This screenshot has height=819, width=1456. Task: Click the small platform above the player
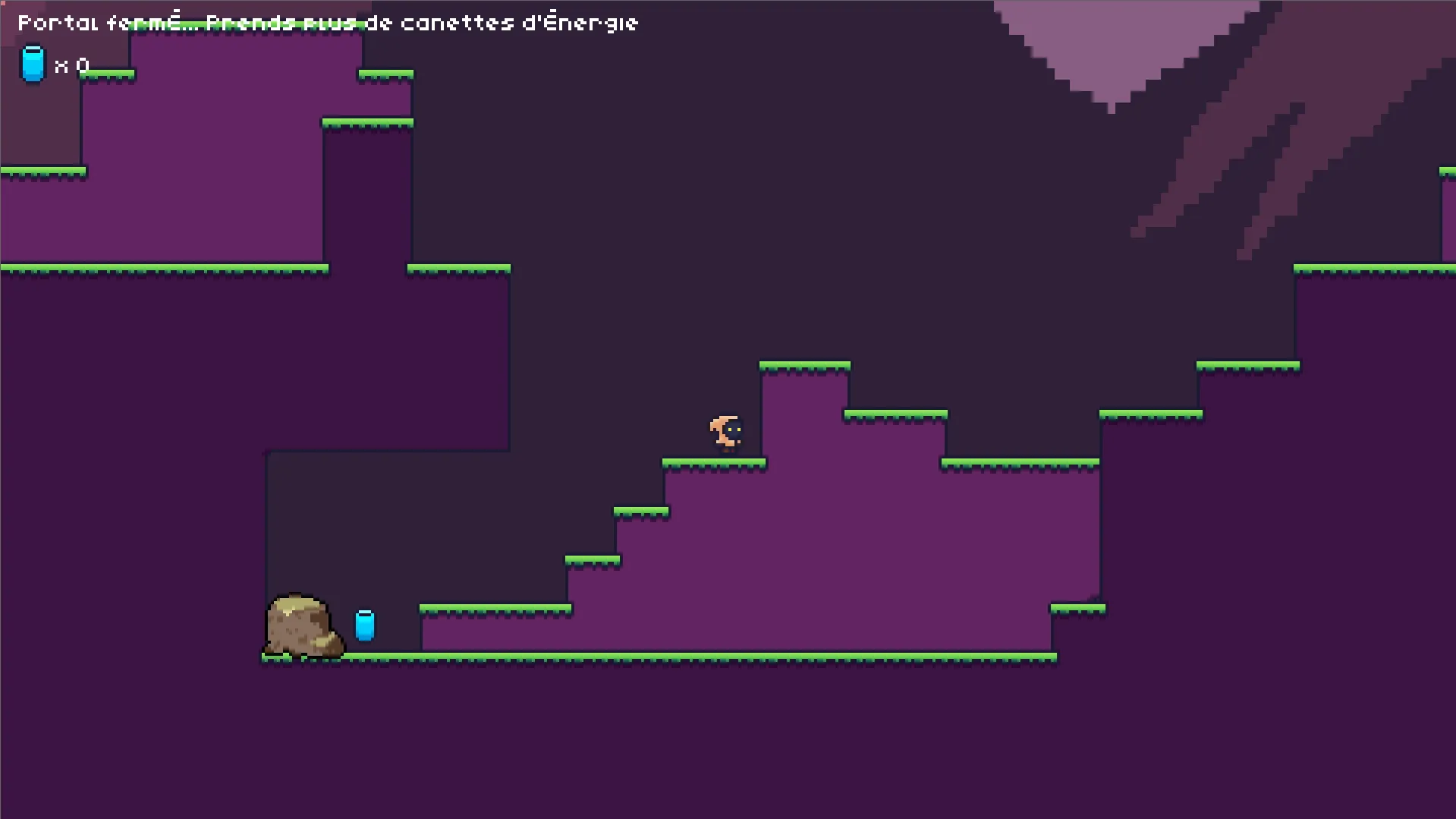pos(804,365)
